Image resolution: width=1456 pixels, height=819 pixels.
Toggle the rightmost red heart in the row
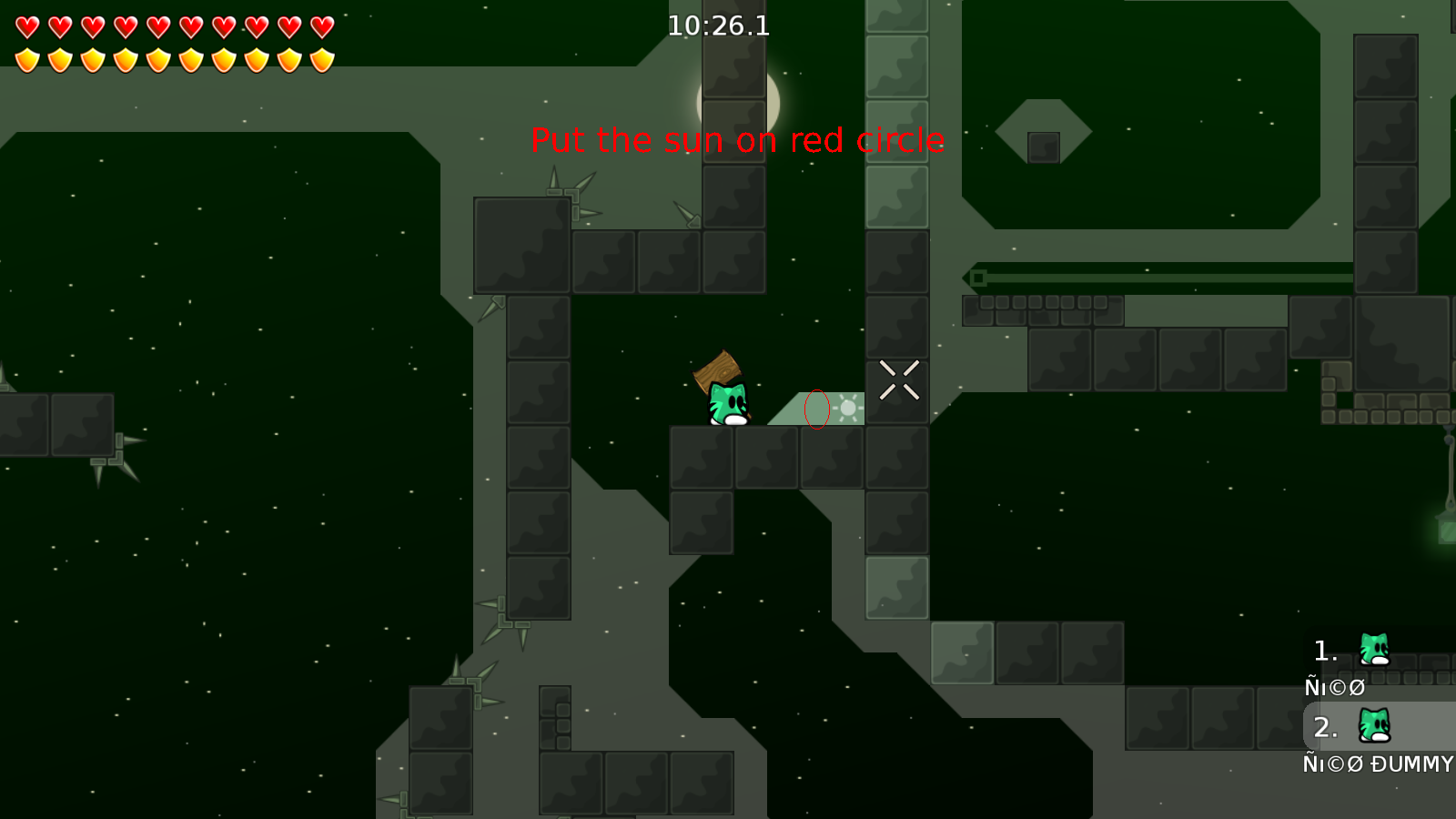point(323,25)
